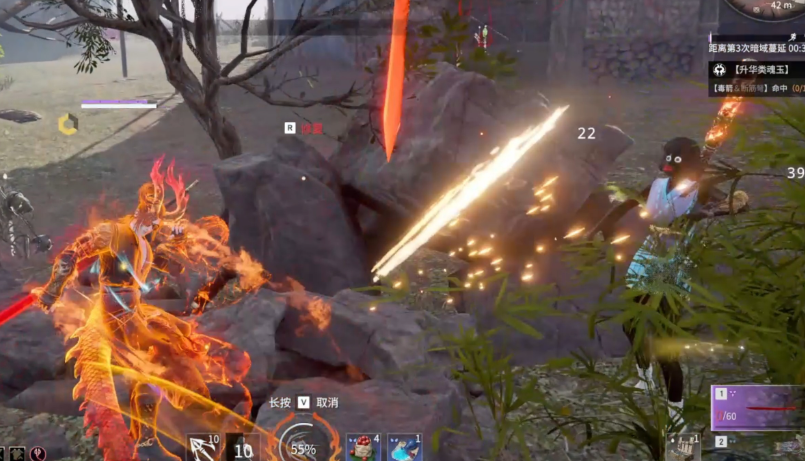Click the yellow hexagon marker icon
Viewport: 805px width, 461px height.
point(68,124)
